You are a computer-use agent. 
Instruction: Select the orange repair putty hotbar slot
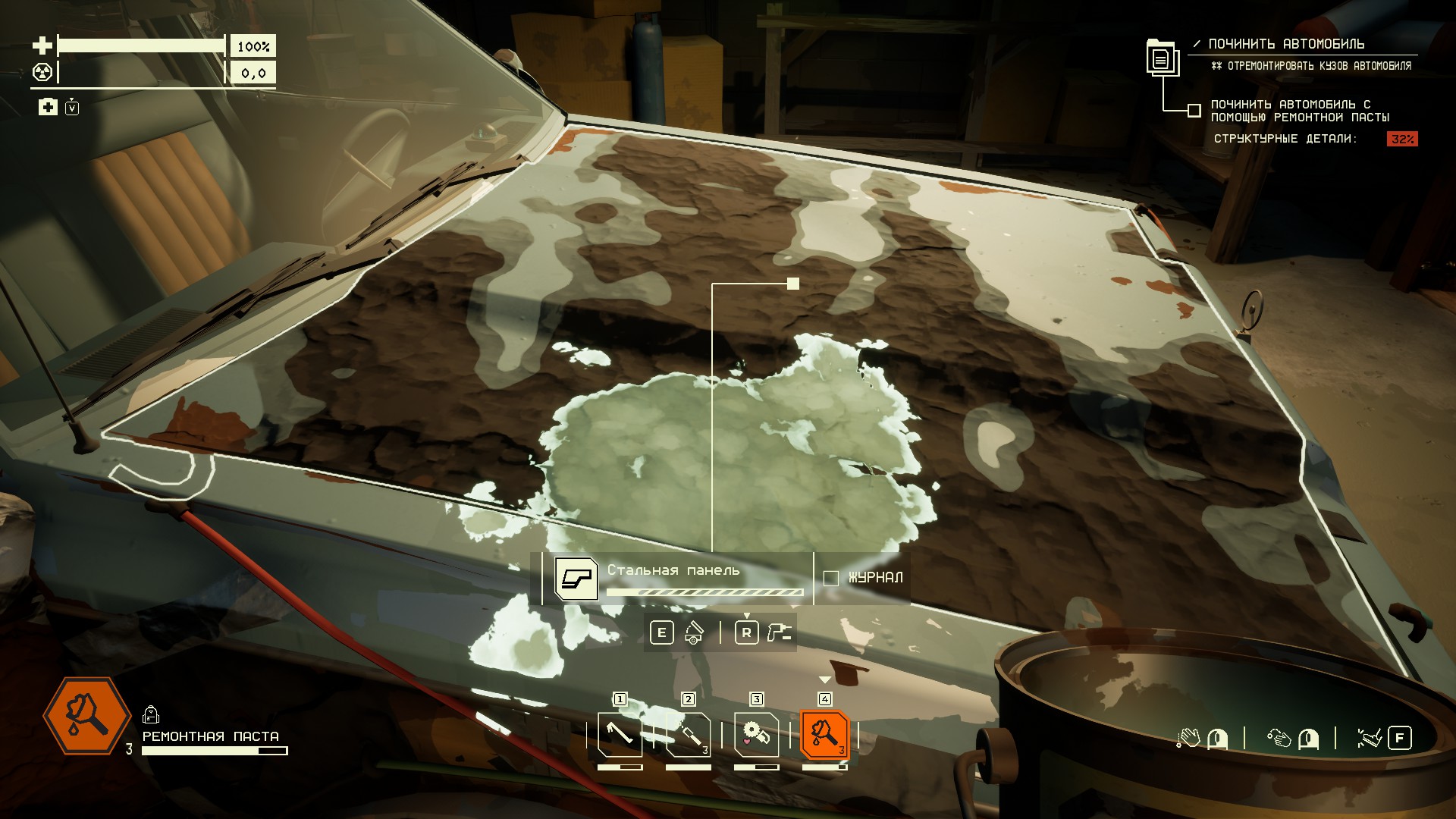(x=824, y=734)
